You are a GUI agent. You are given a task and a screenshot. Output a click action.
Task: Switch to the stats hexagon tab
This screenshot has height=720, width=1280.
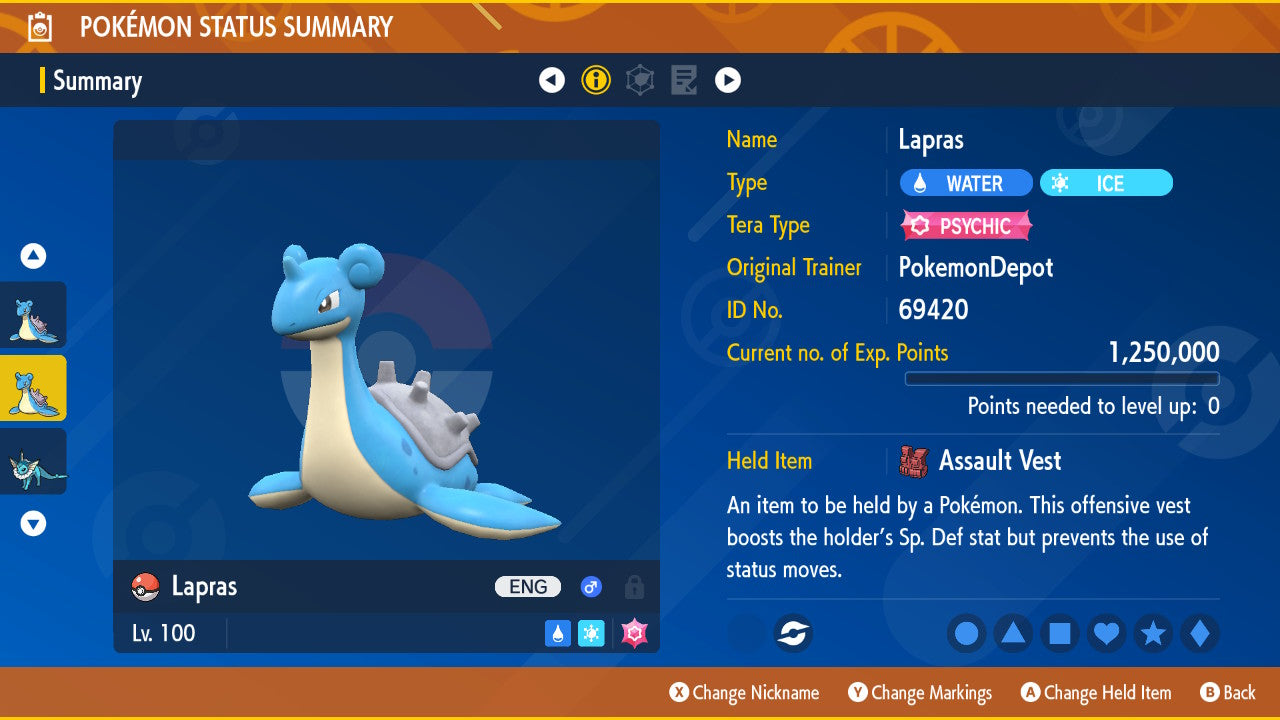[640, 80]
